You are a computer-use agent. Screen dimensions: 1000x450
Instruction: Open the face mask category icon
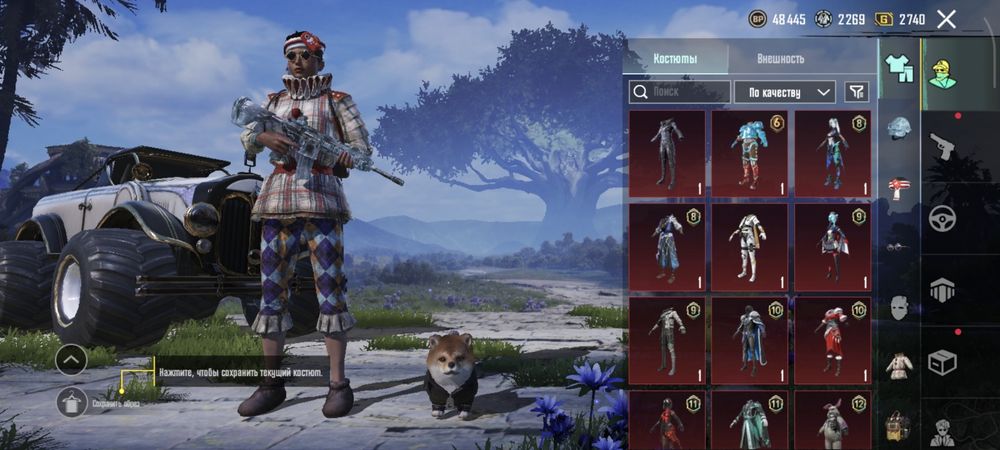click(900, 308)
